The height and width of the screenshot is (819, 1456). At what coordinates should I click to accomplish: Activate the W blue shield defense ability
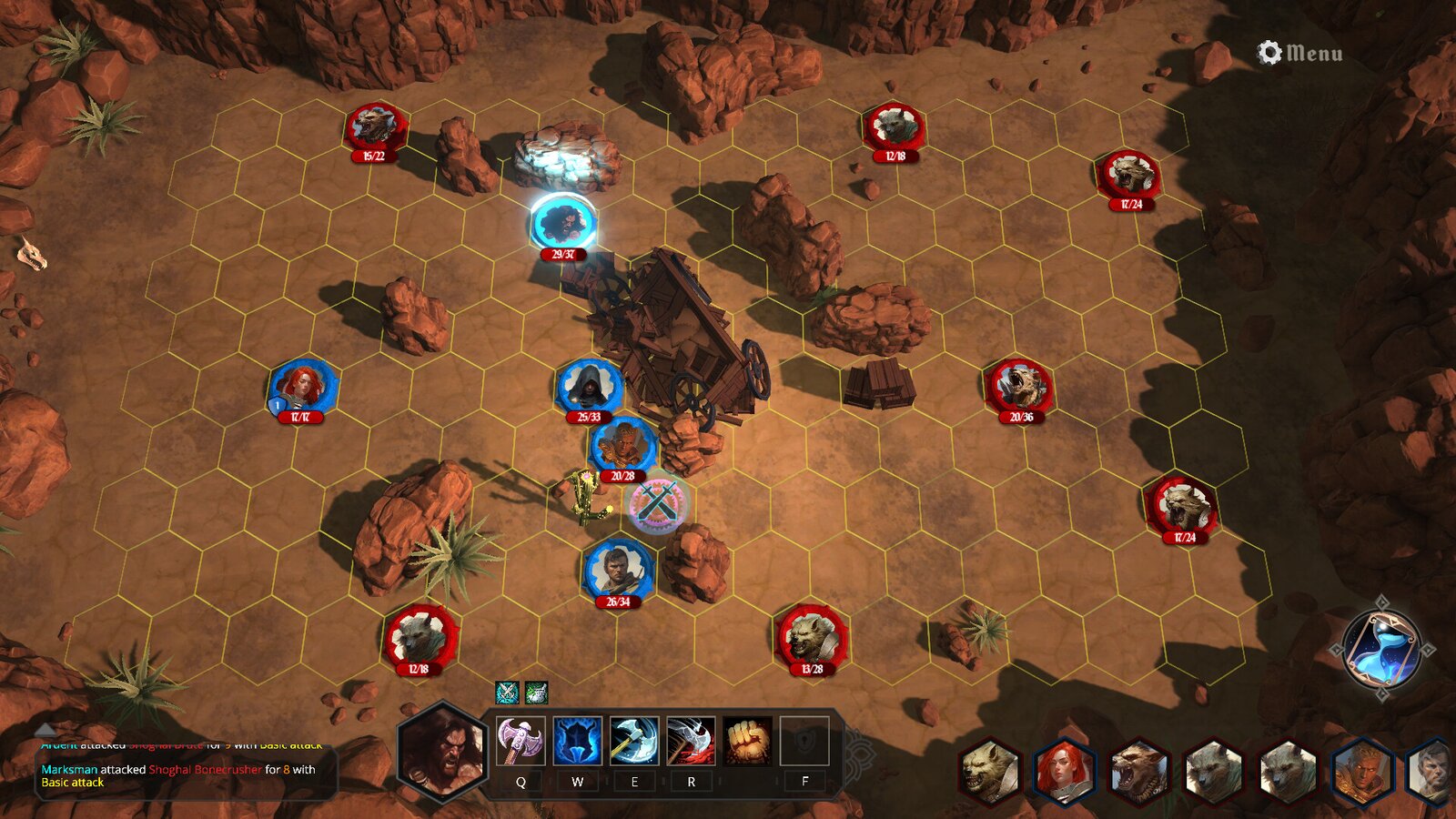click(x=576, y=739)
